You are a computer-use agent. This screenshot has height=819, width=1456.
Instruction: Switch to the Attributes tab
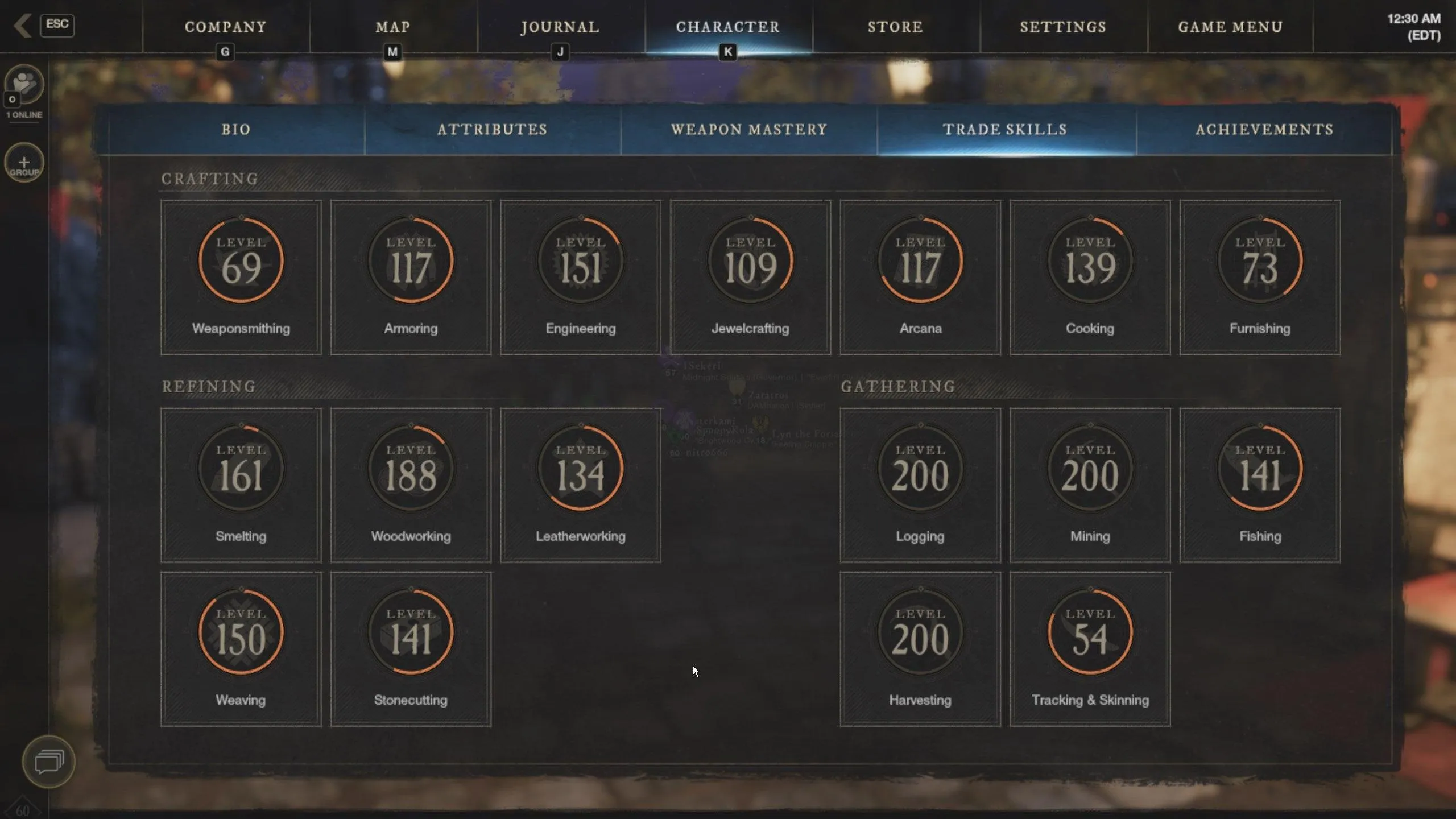coord(493,130)
